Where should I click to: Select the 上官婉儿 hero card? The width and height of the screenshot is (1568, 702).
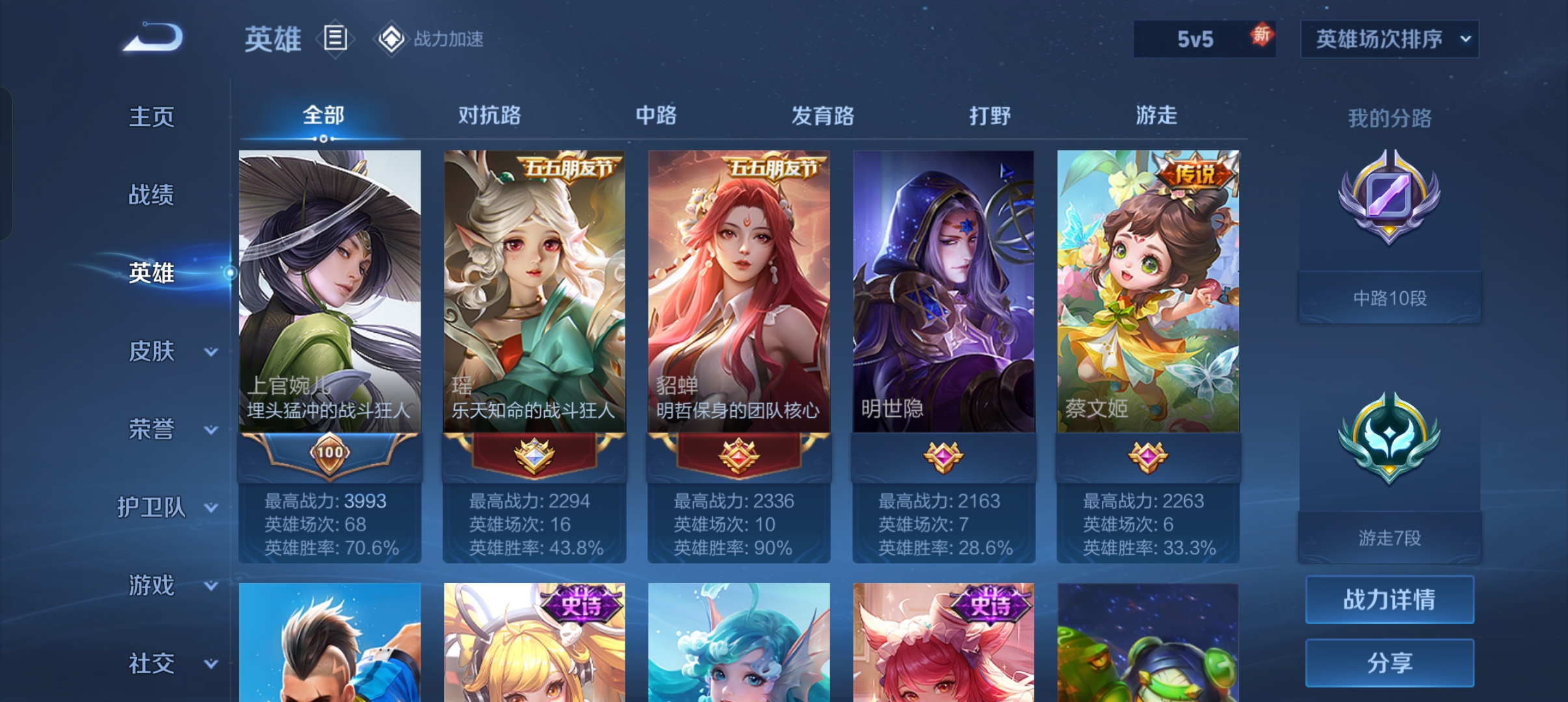330,292
